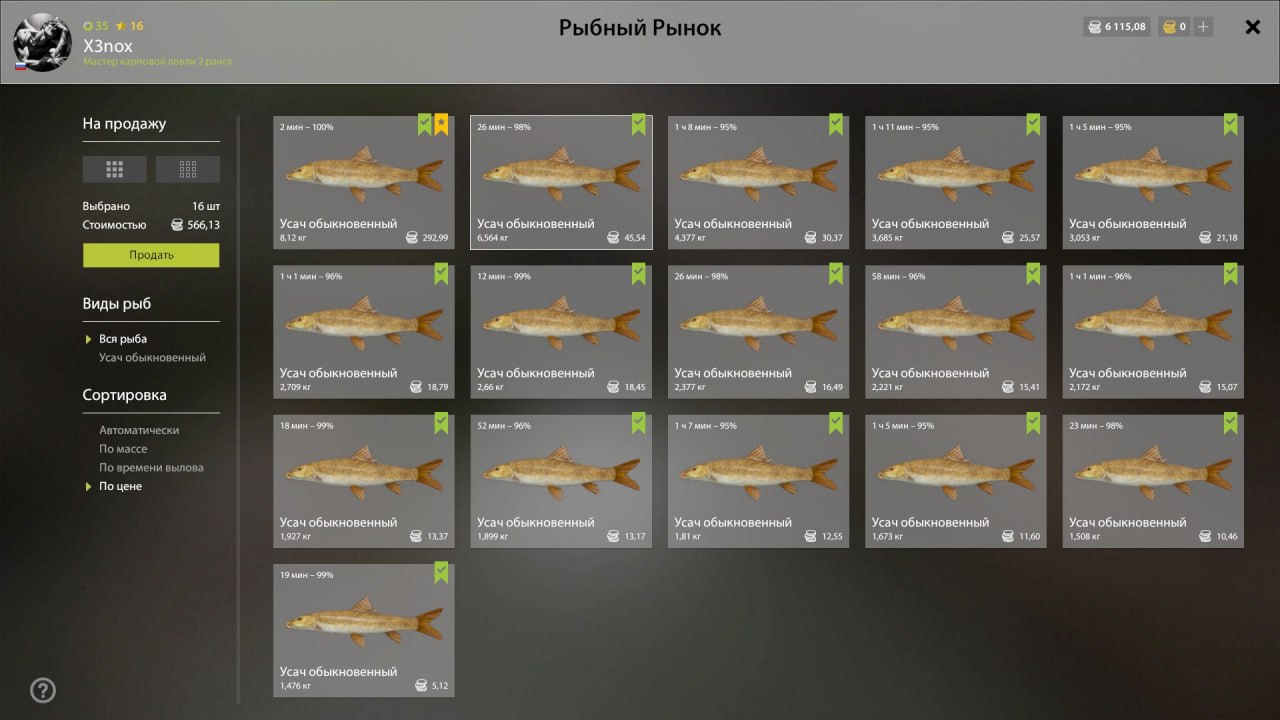Sort fish by Автоматически
The width and height of the screenshot is (1280, 720).
(139, 430)
